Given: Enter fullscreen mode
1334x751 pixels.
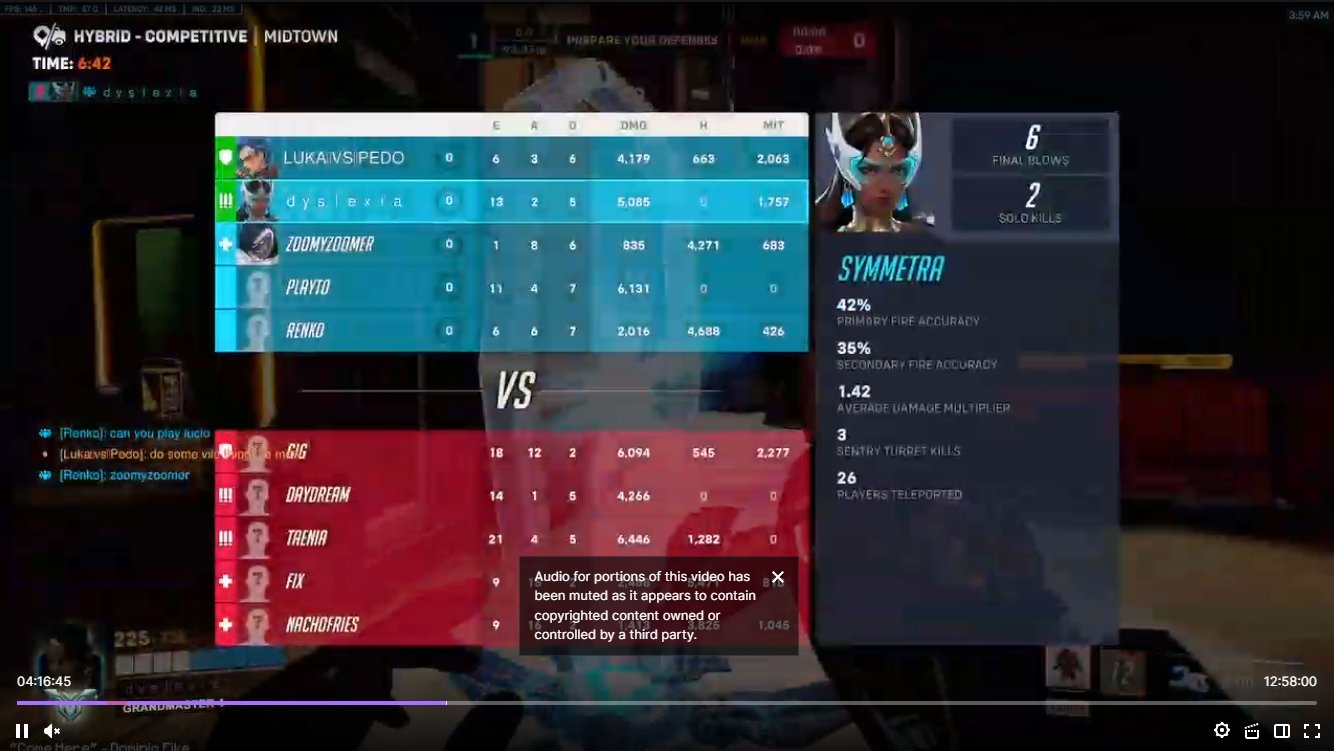Looking at the screenshot, I should coord(1312,730).
